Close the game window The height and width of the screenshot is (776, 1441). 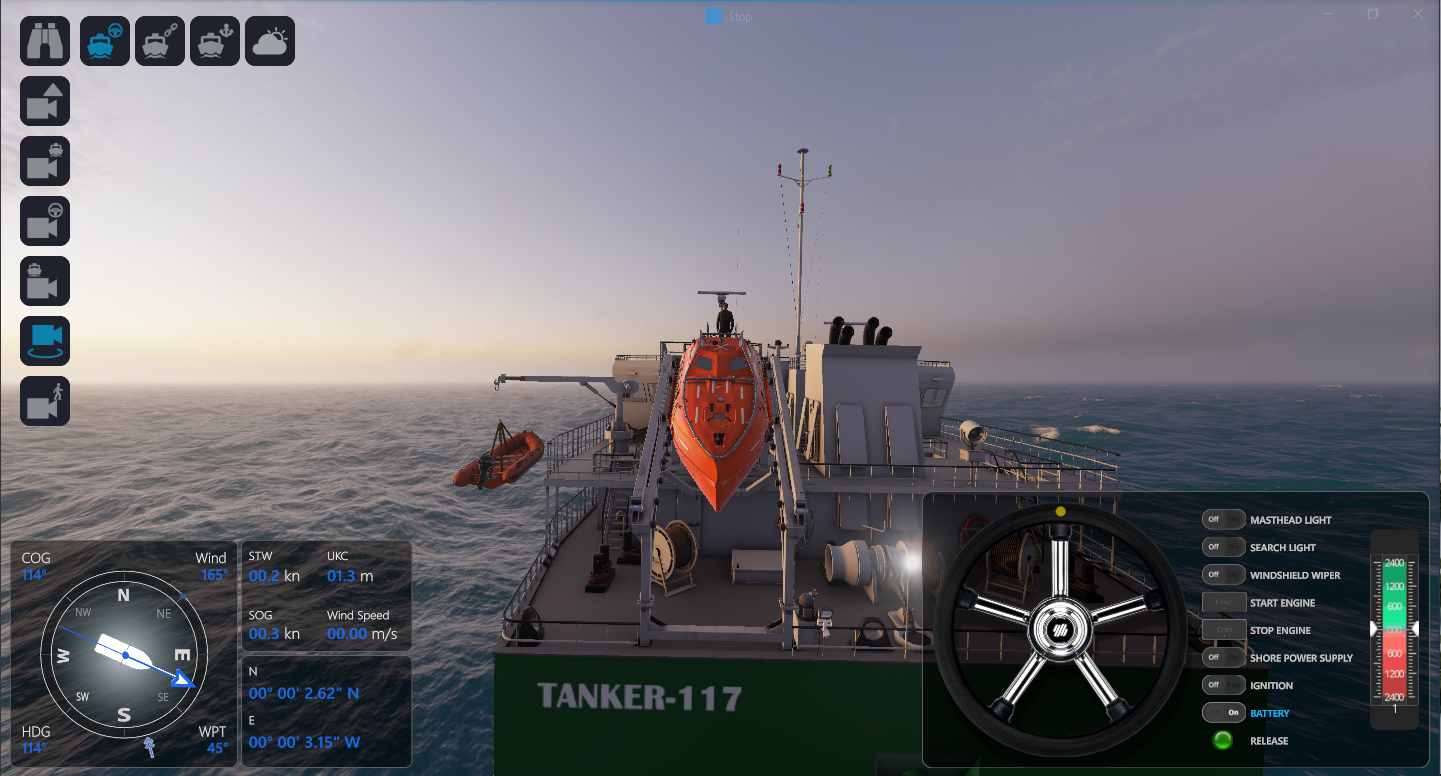1418,14
